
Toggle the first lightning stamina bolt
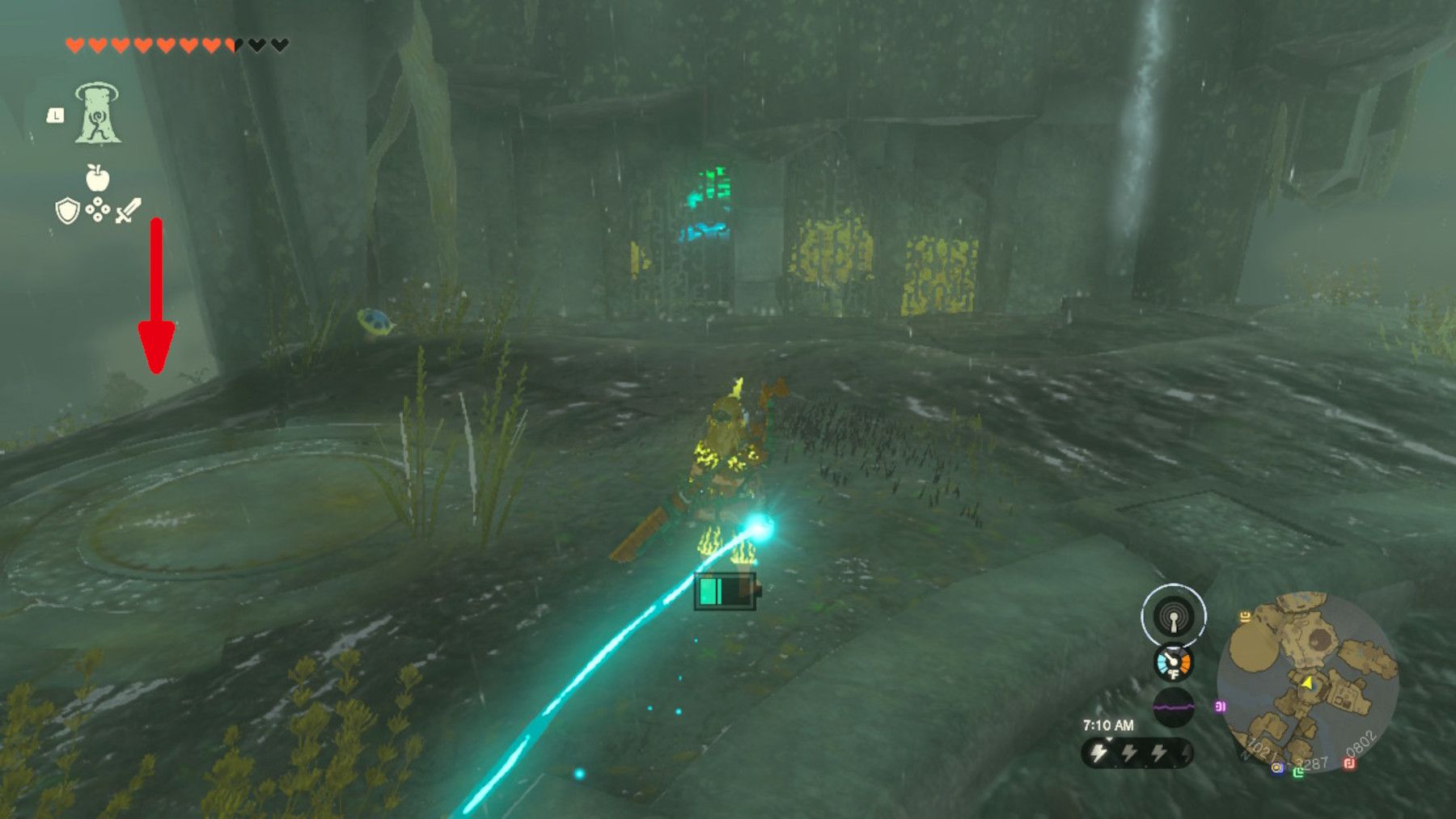coord(1098,751)
